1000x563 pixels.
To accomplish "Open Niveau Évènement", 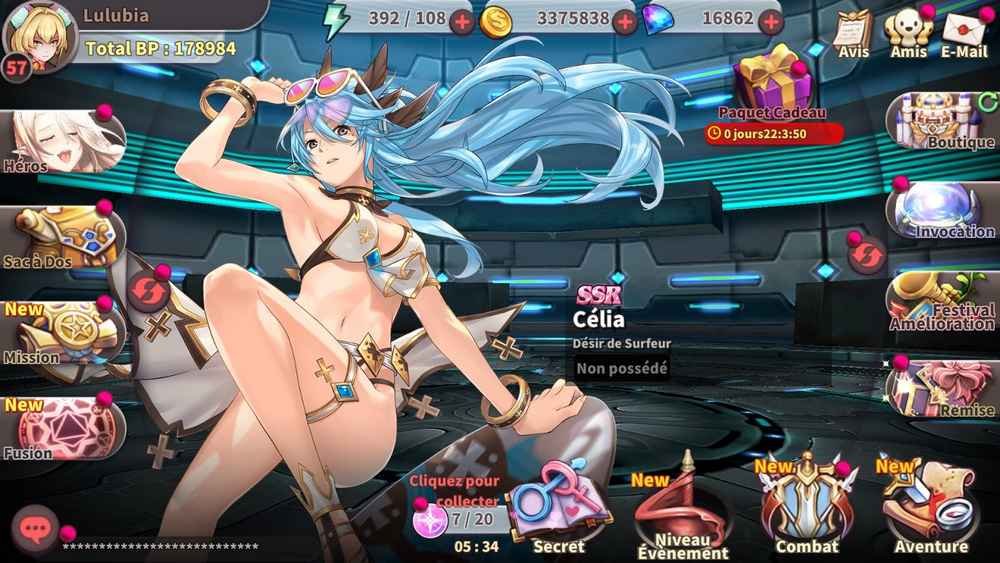I will [x=683, y=512].
